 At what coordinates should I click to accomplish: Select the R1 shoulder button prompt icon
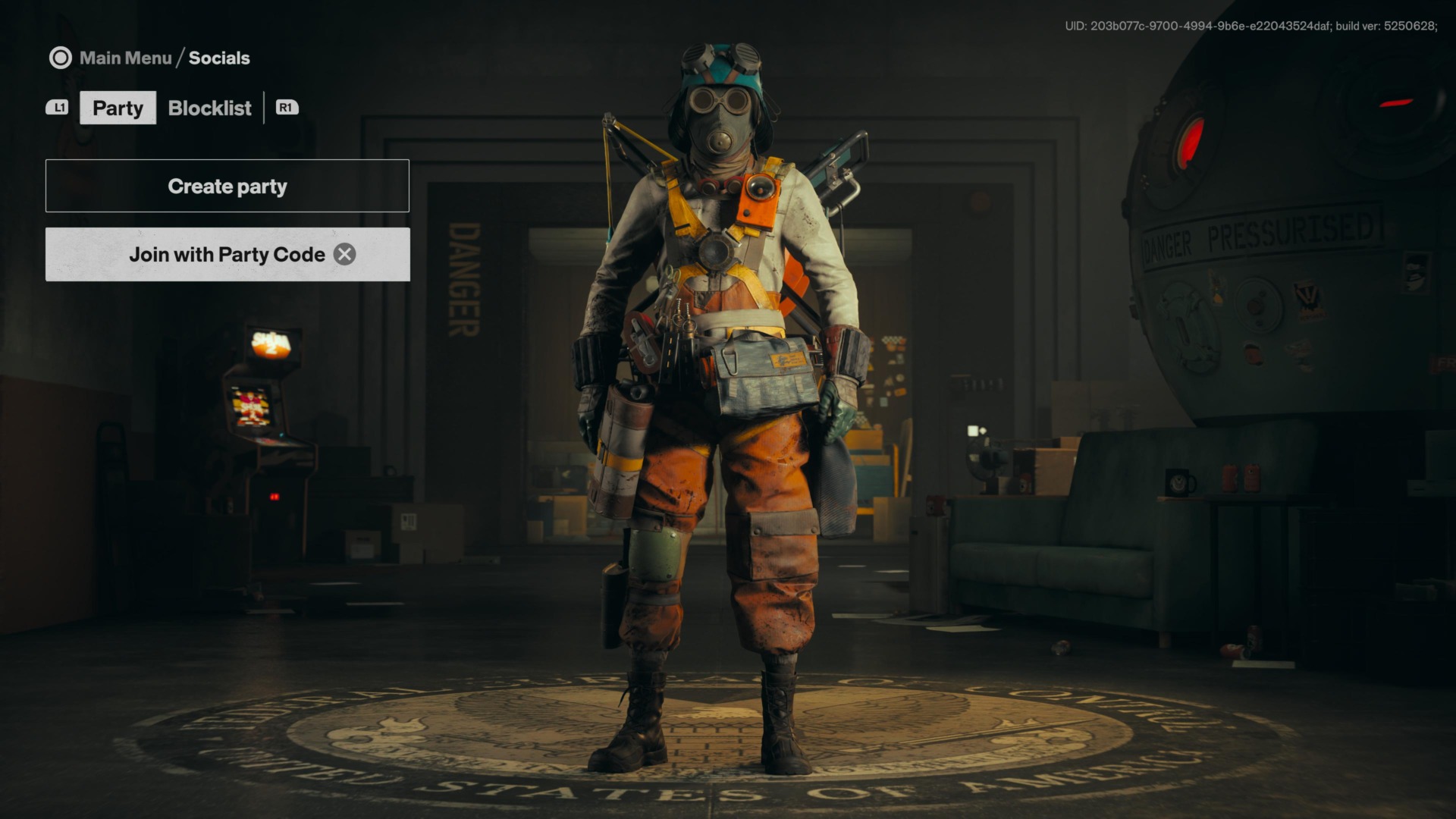tap(286, 108)
